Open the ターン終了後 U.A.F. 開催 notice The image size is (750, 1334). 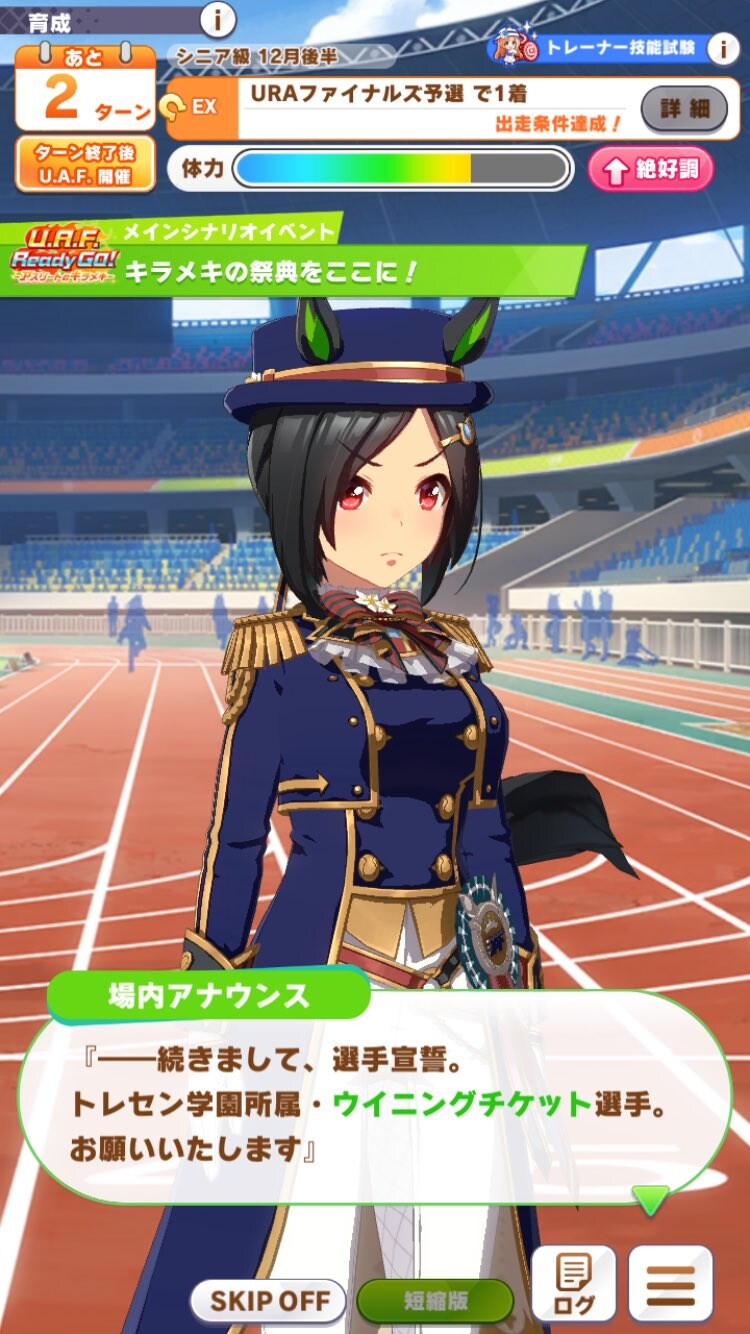coord(85,164)
